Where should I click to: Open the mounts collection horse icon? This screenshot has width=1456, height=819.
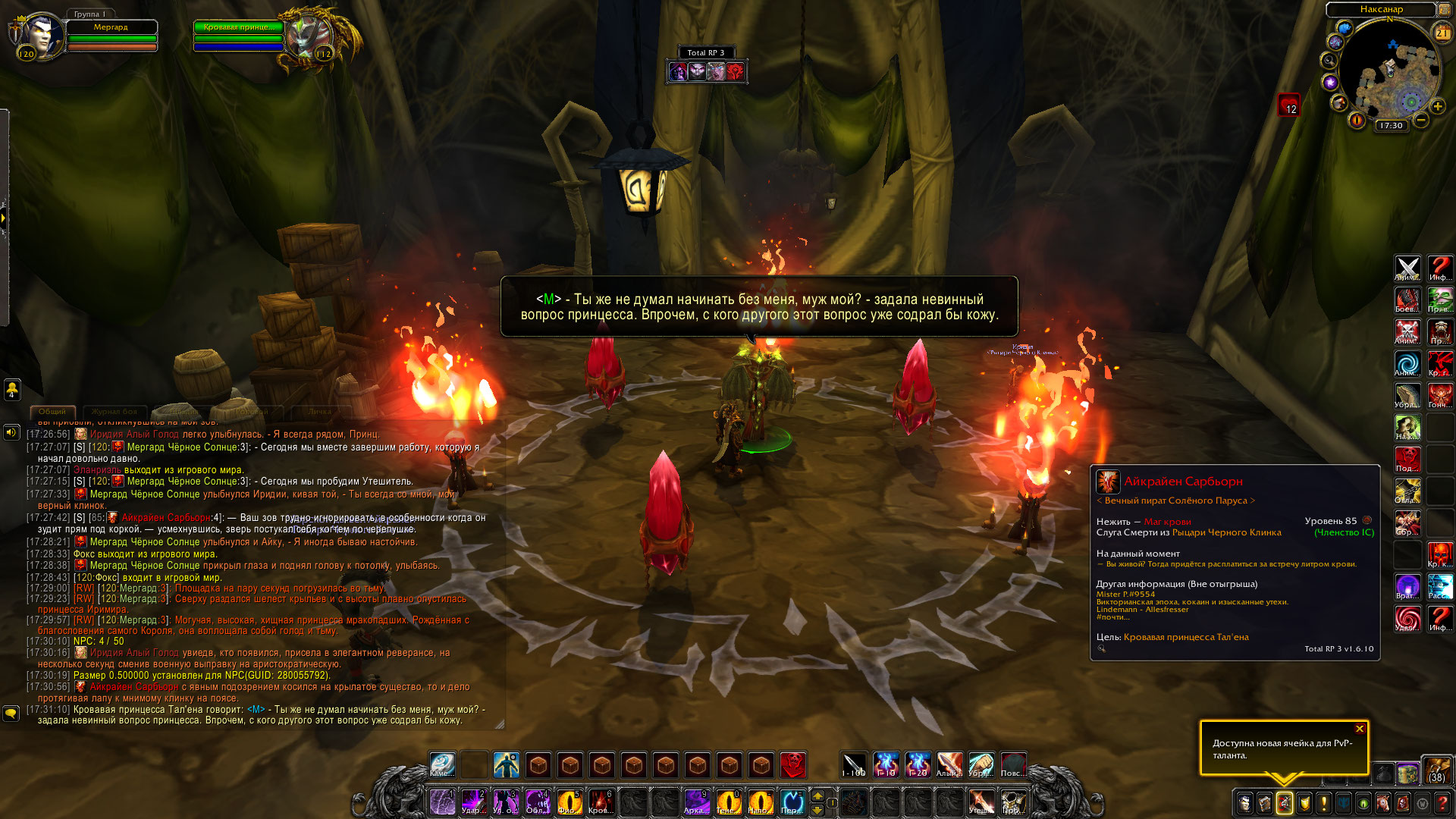tap(1383, 803)
